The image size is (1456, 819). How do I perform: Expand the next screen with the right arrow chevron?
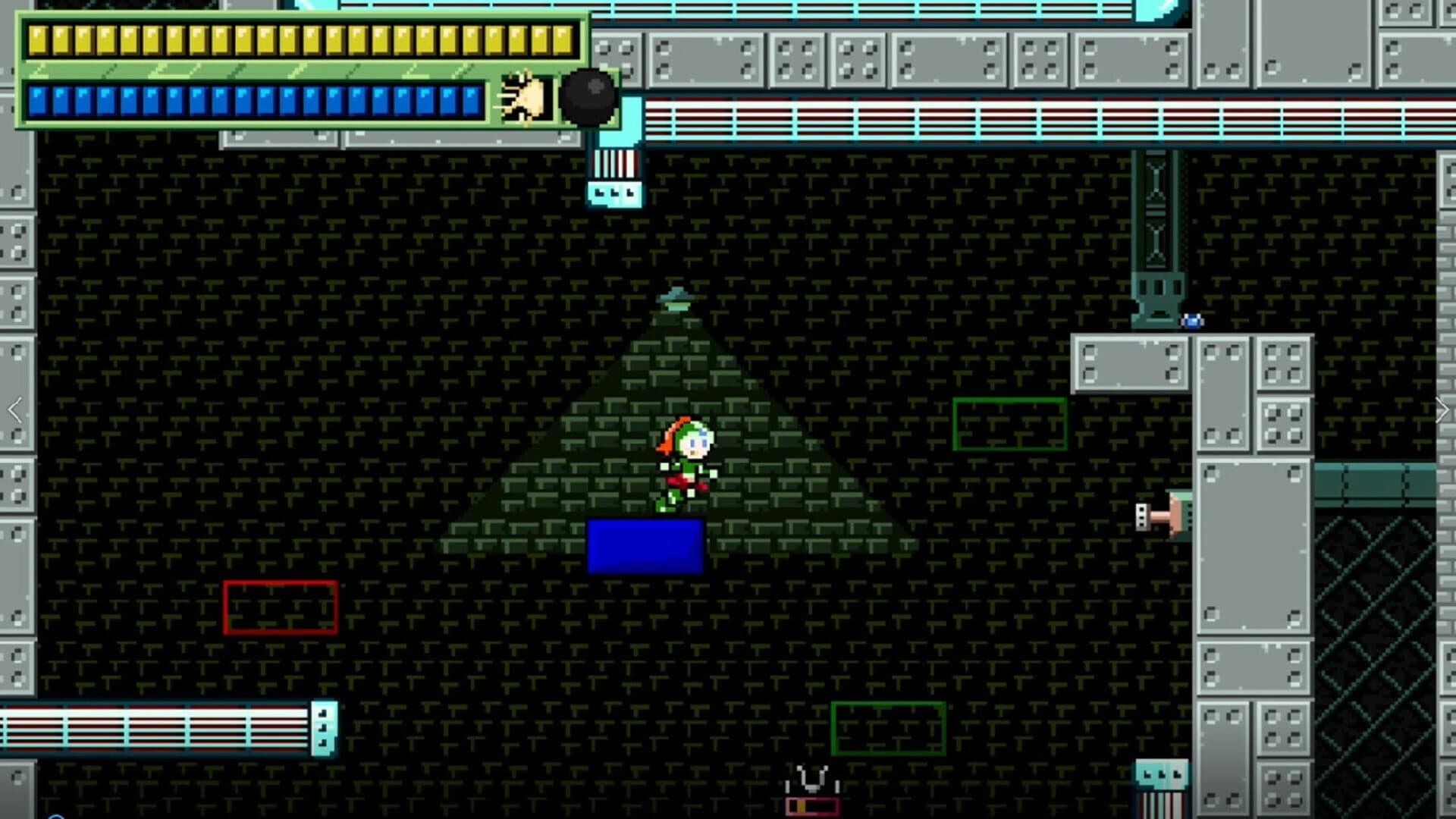[x=1442, y=409]
